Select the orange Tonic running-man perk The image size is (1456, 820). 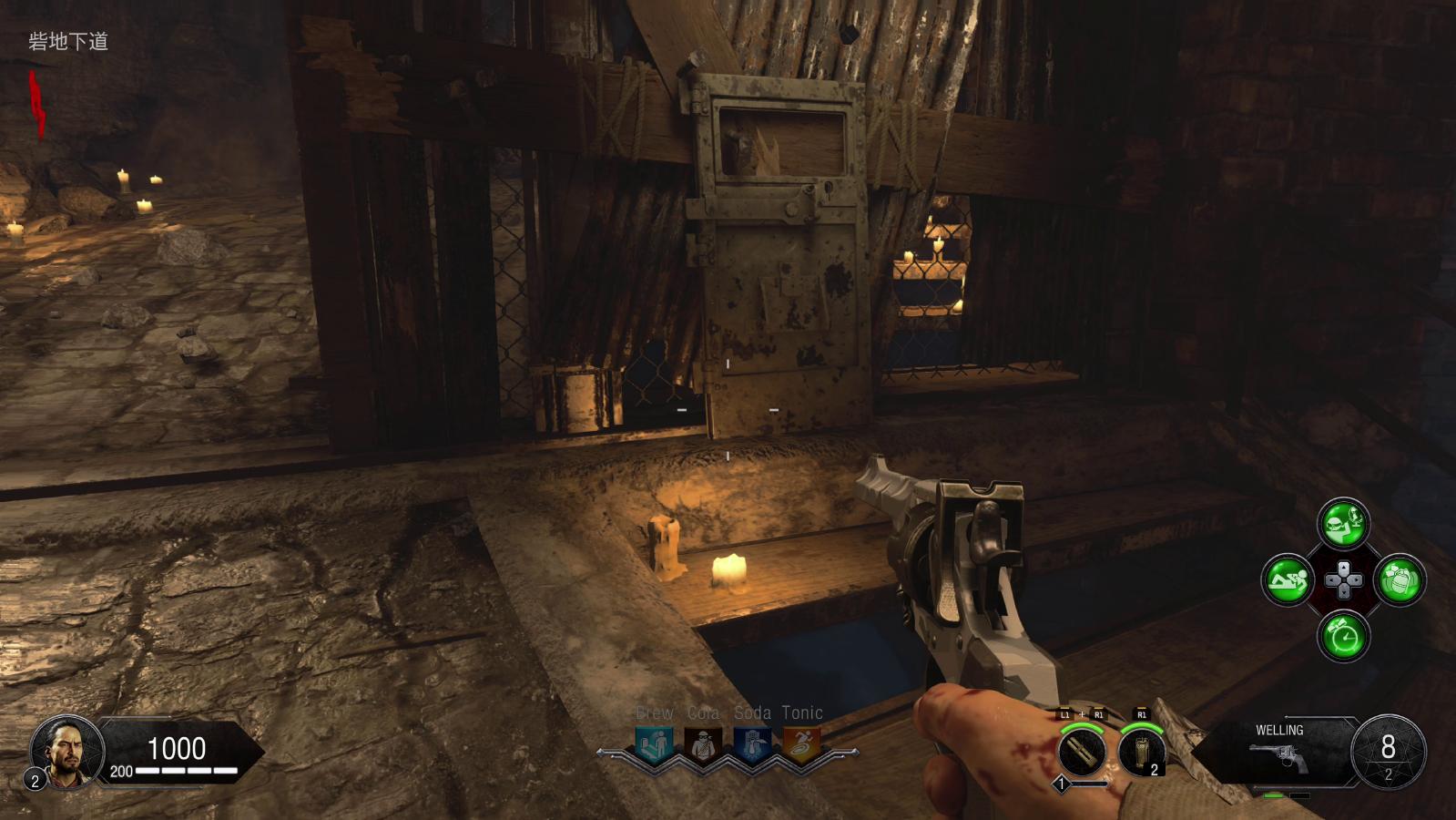[x=801, y=746]
